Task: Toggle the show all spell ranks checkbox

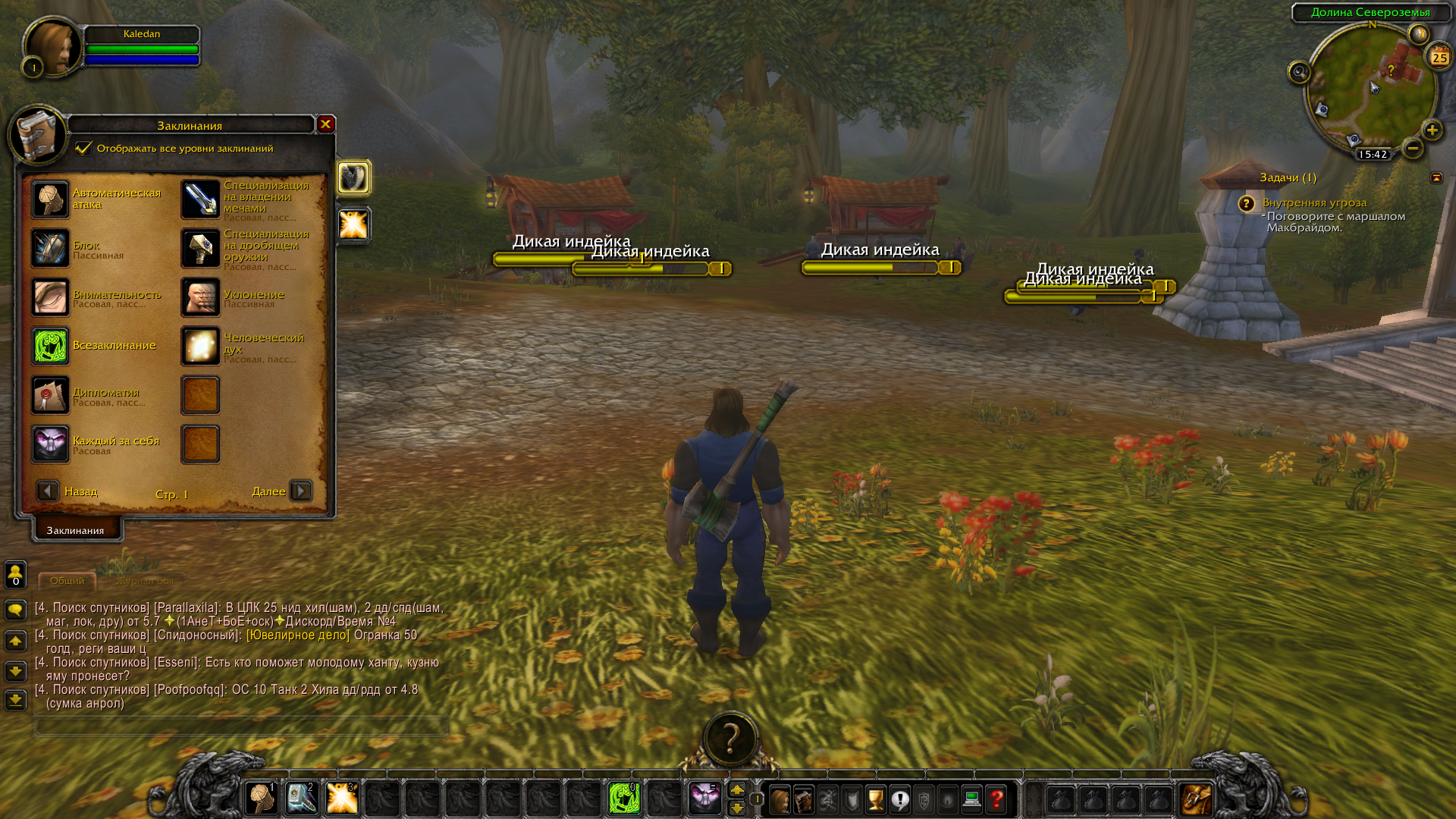Action: (x=83, y=148)
